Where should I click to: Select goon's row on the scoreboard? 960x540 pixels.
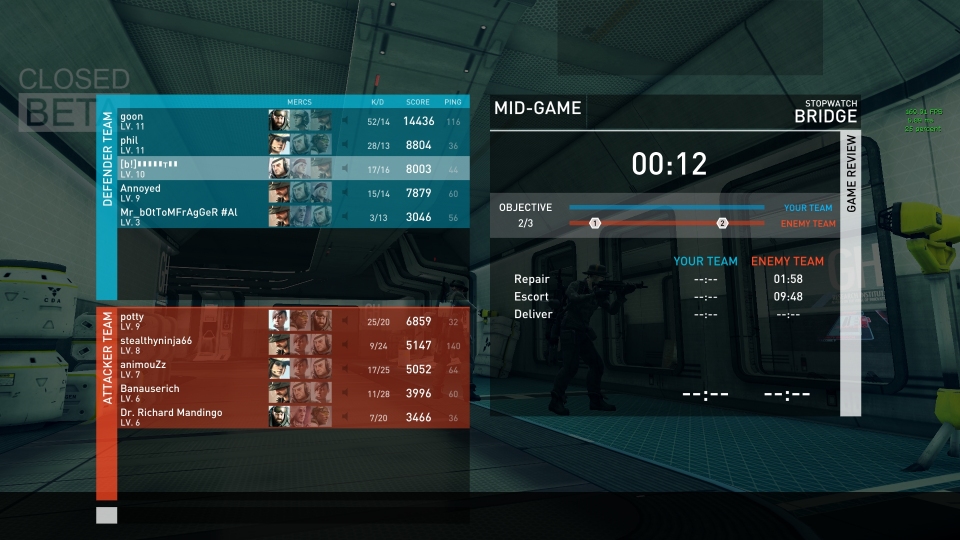point(190,121)
